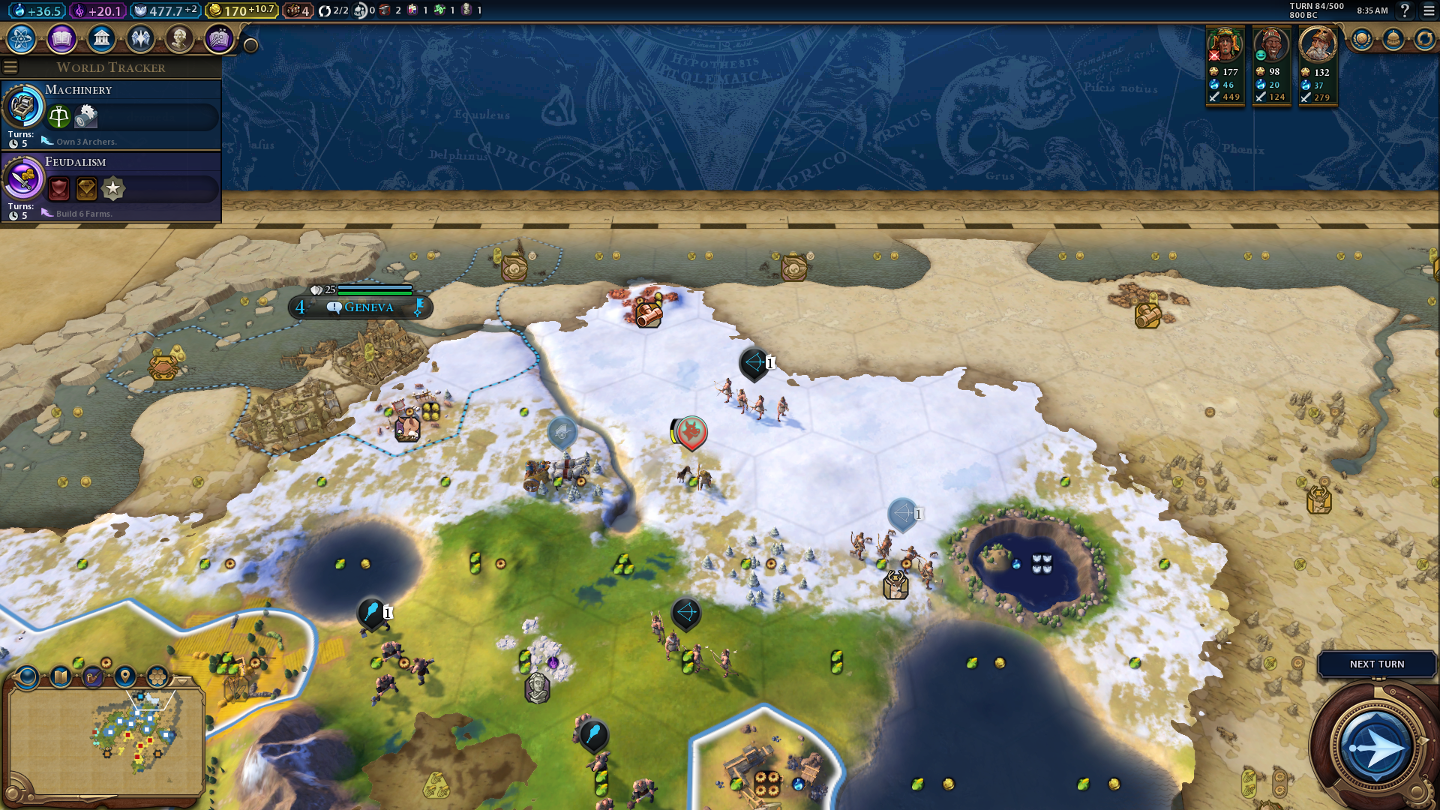Open the Technology Tree
1440x810 pixels.
22,39
